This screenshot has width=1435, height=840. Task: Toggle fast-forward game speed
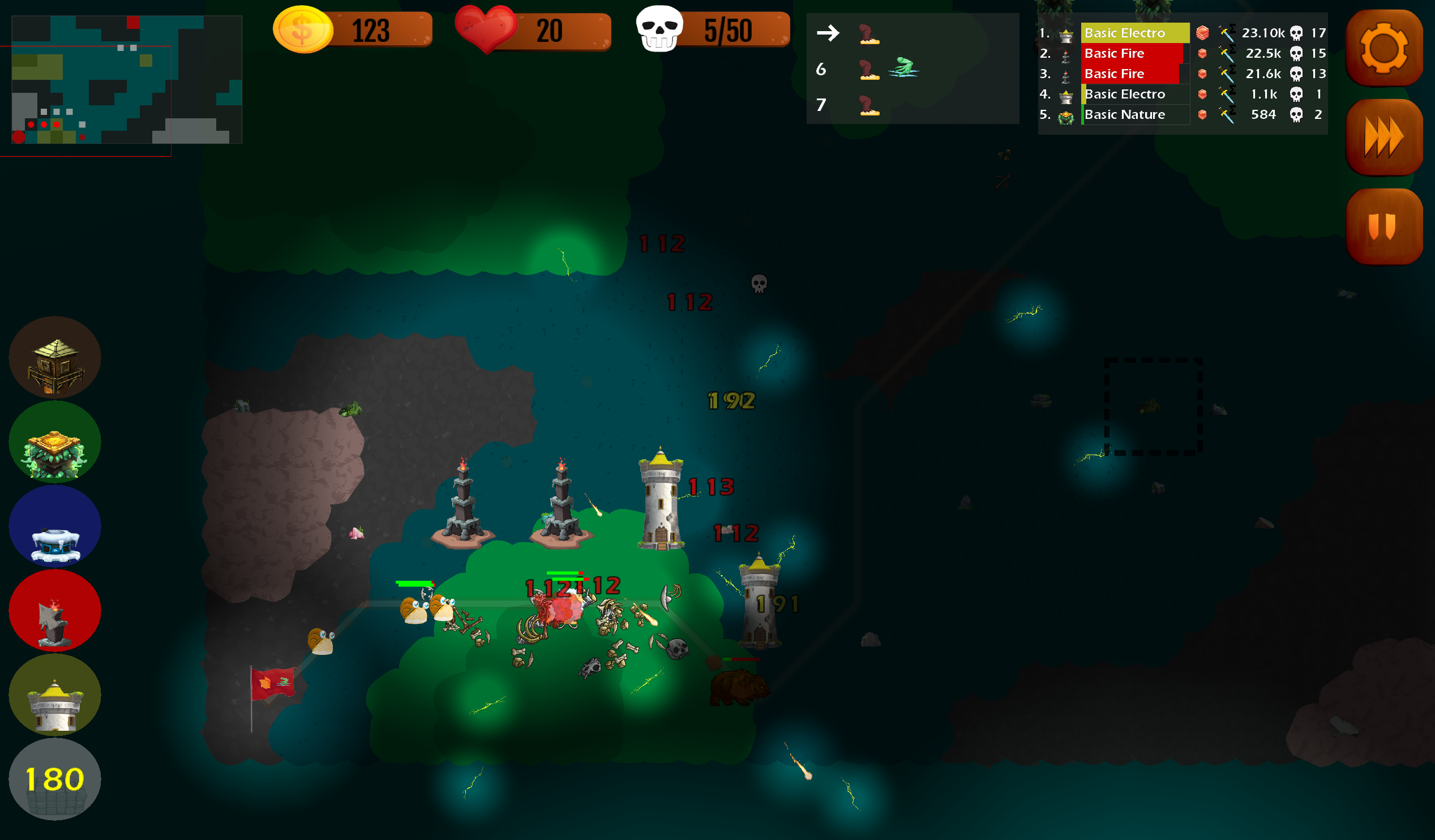tap(1385, 136)
